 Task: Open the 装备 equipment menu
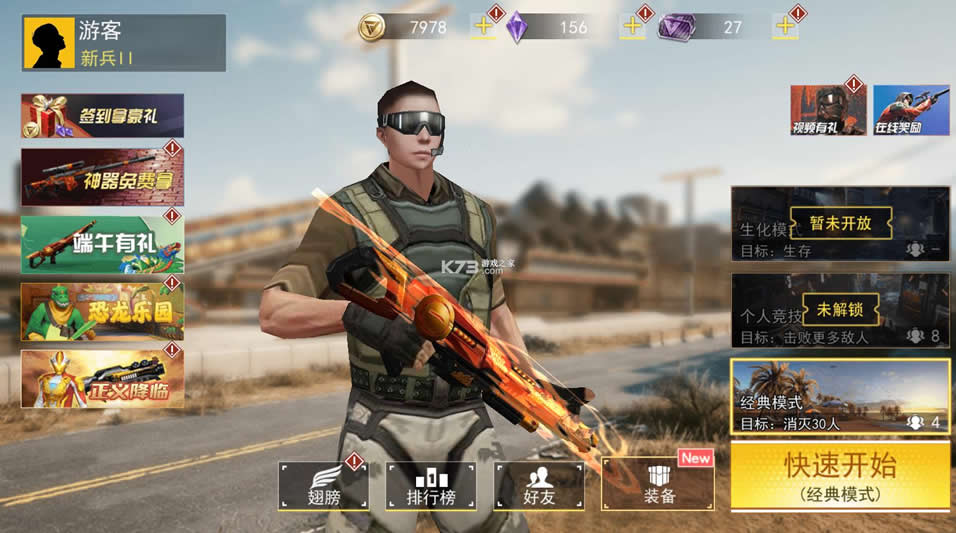658,485
